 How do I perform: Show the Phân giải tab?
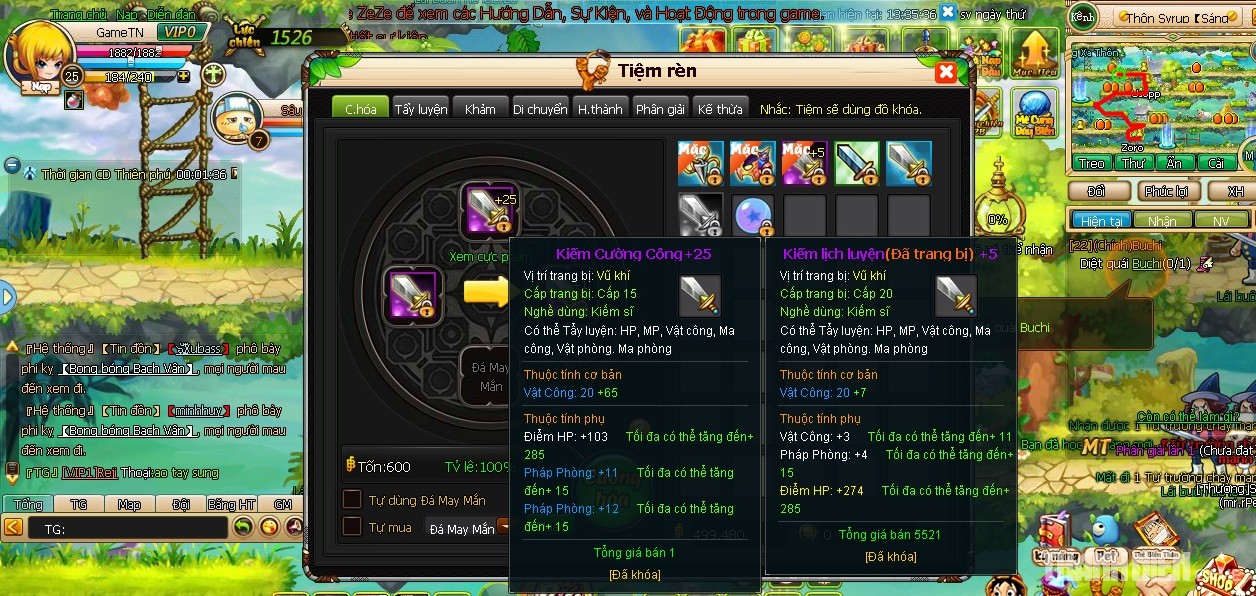tap(660, 109)
